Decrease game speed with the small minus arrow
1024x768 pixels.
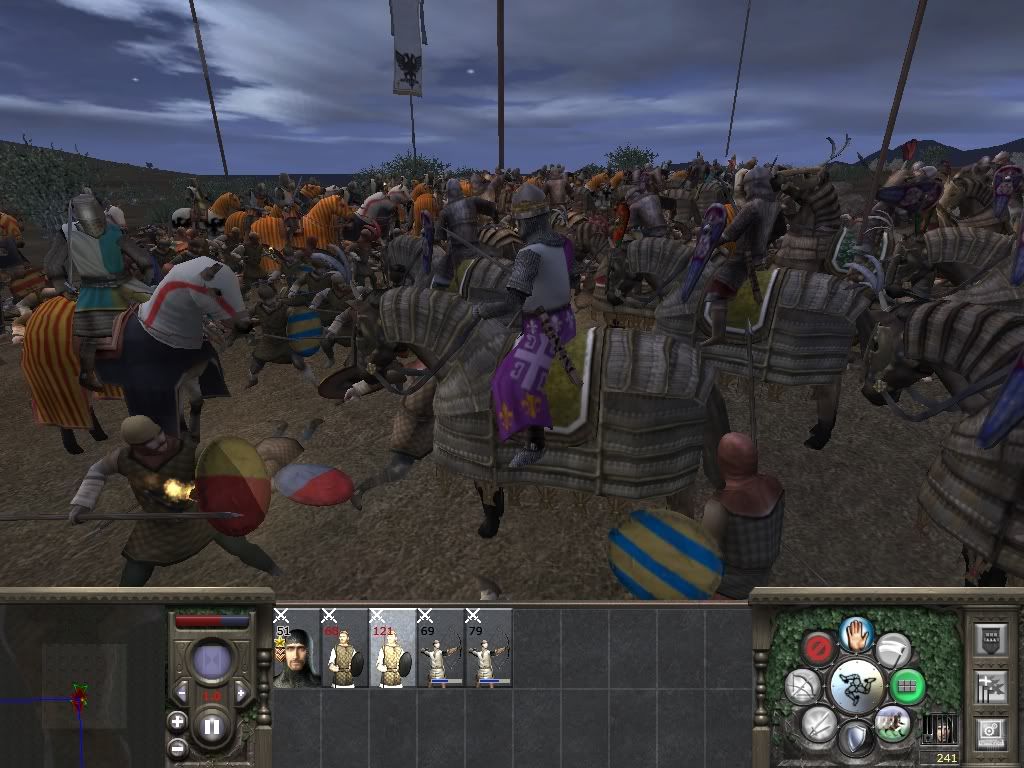coord(183,694)
